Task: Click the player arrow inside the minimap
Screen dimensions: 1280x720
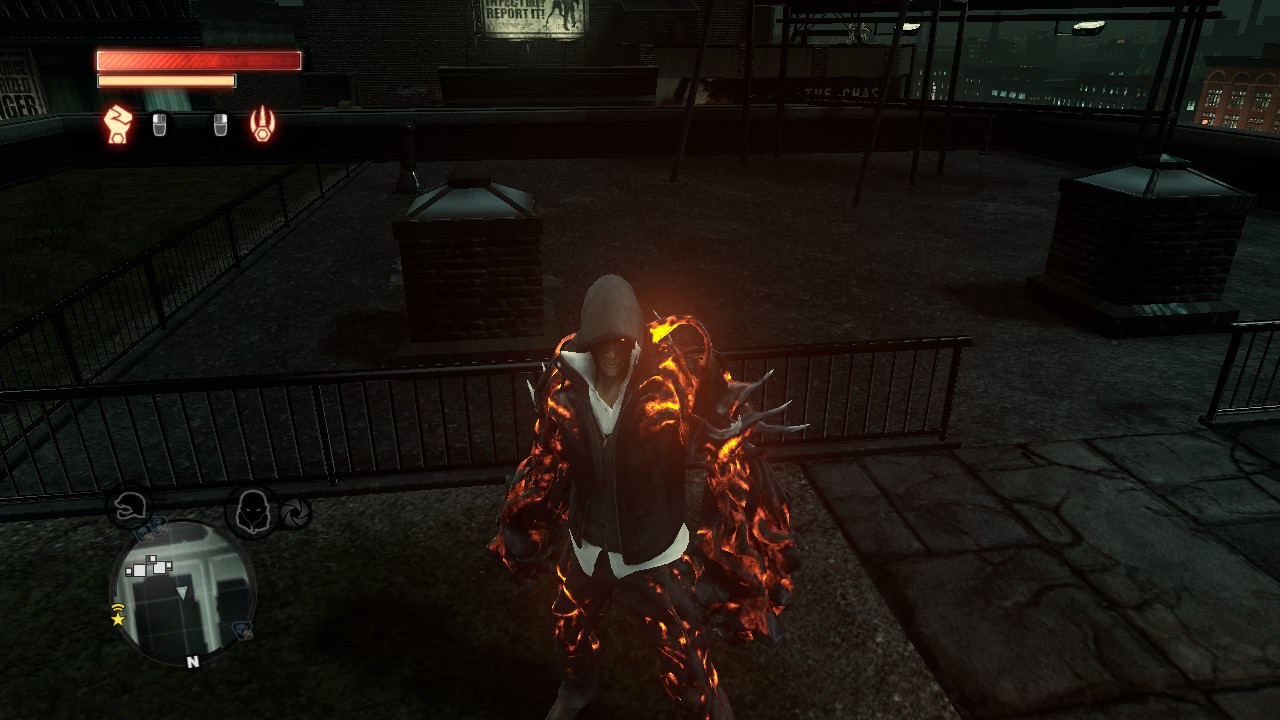Action: (182, 591)
